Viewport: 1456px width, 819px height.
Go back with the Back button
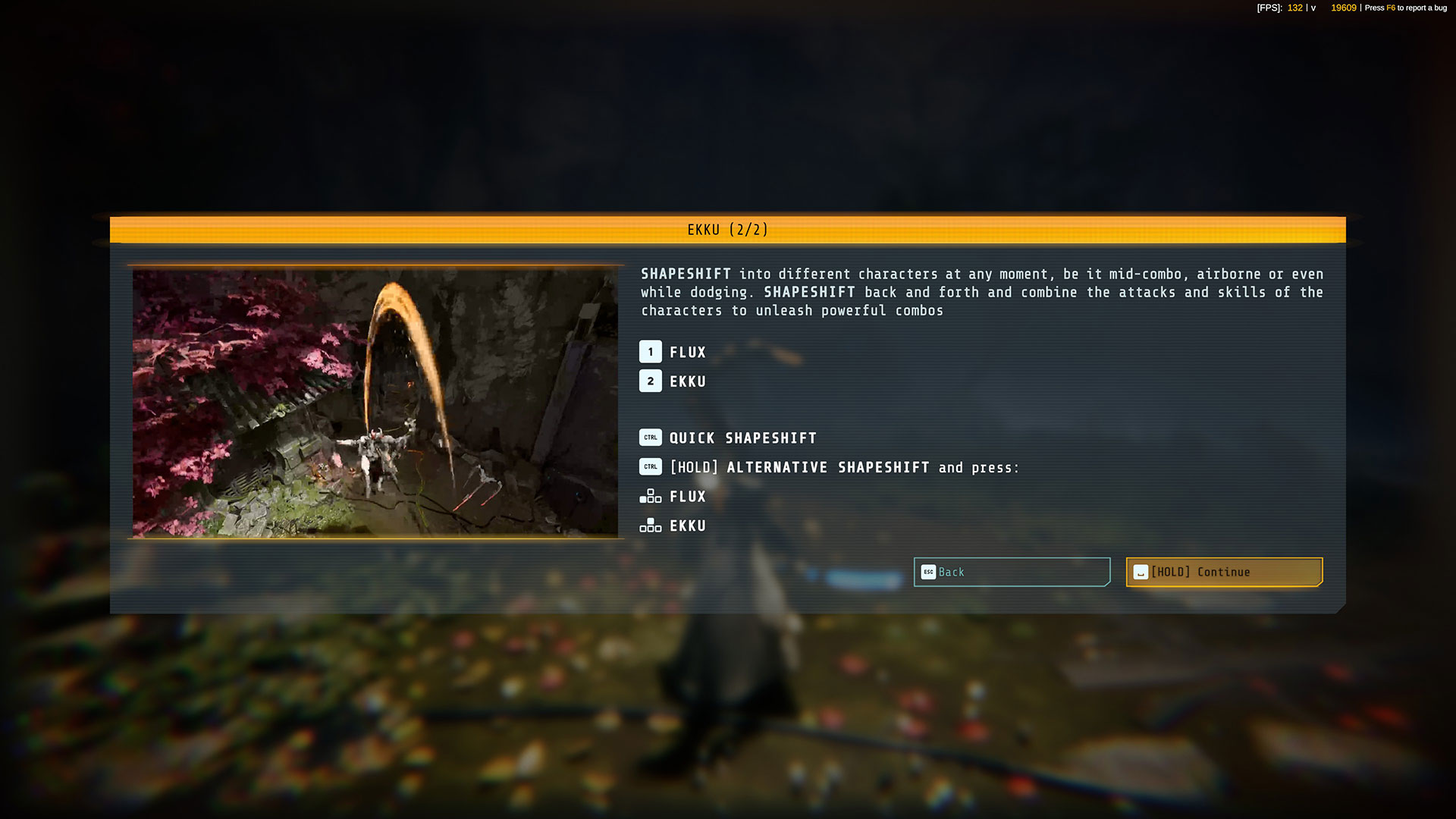[1012, 572]
